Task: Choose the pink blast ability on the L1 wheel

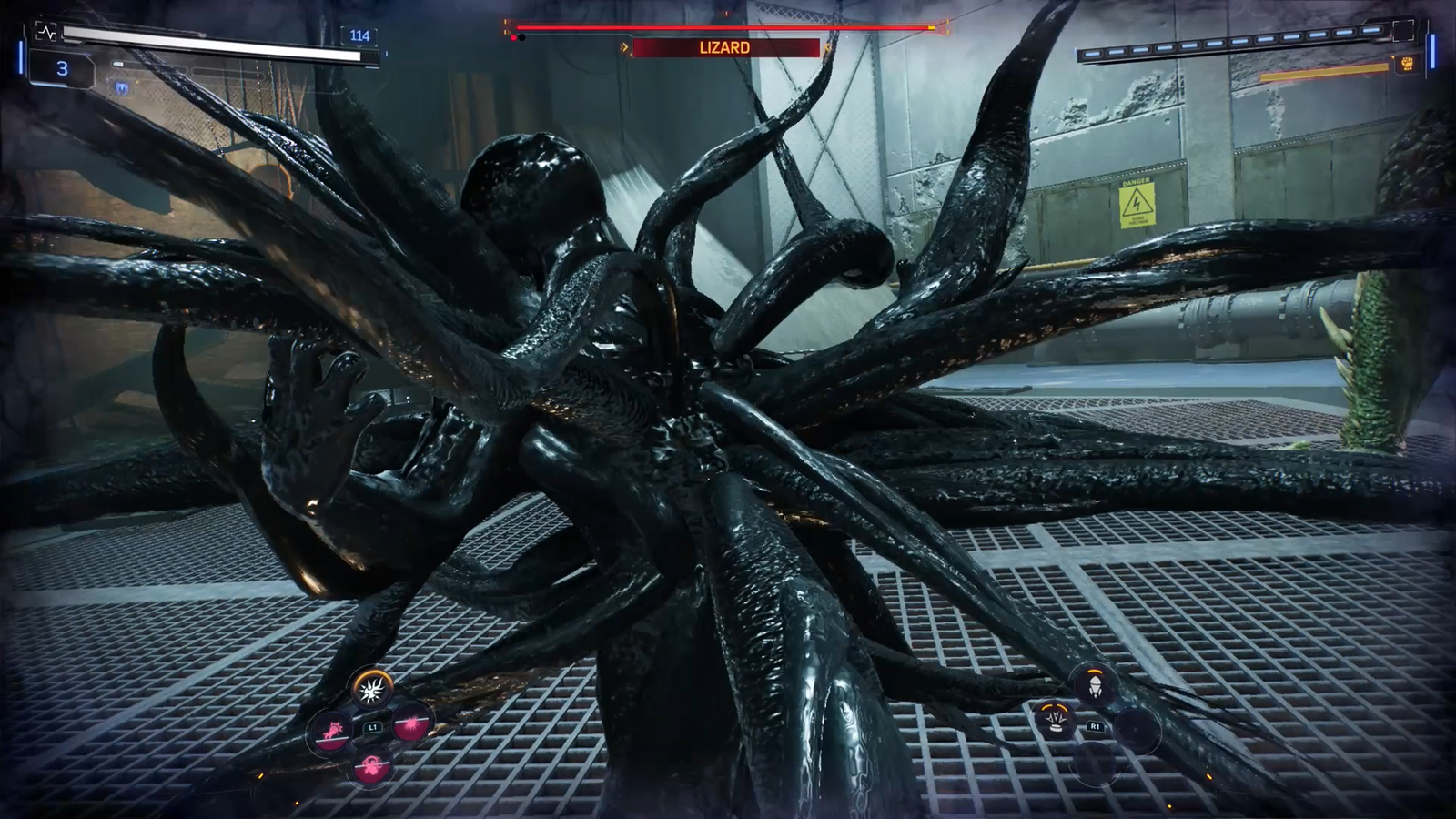Action: click(409, 724)
